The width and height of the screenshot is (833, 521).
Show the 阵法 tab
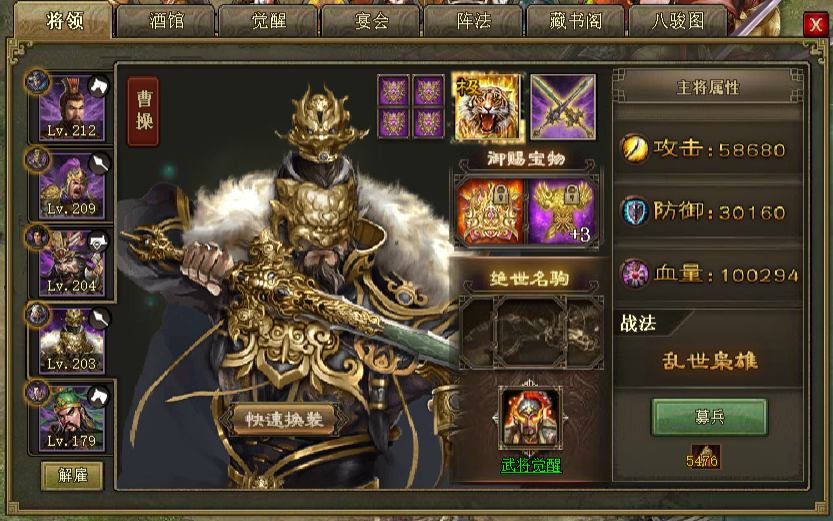coord(473,20)
